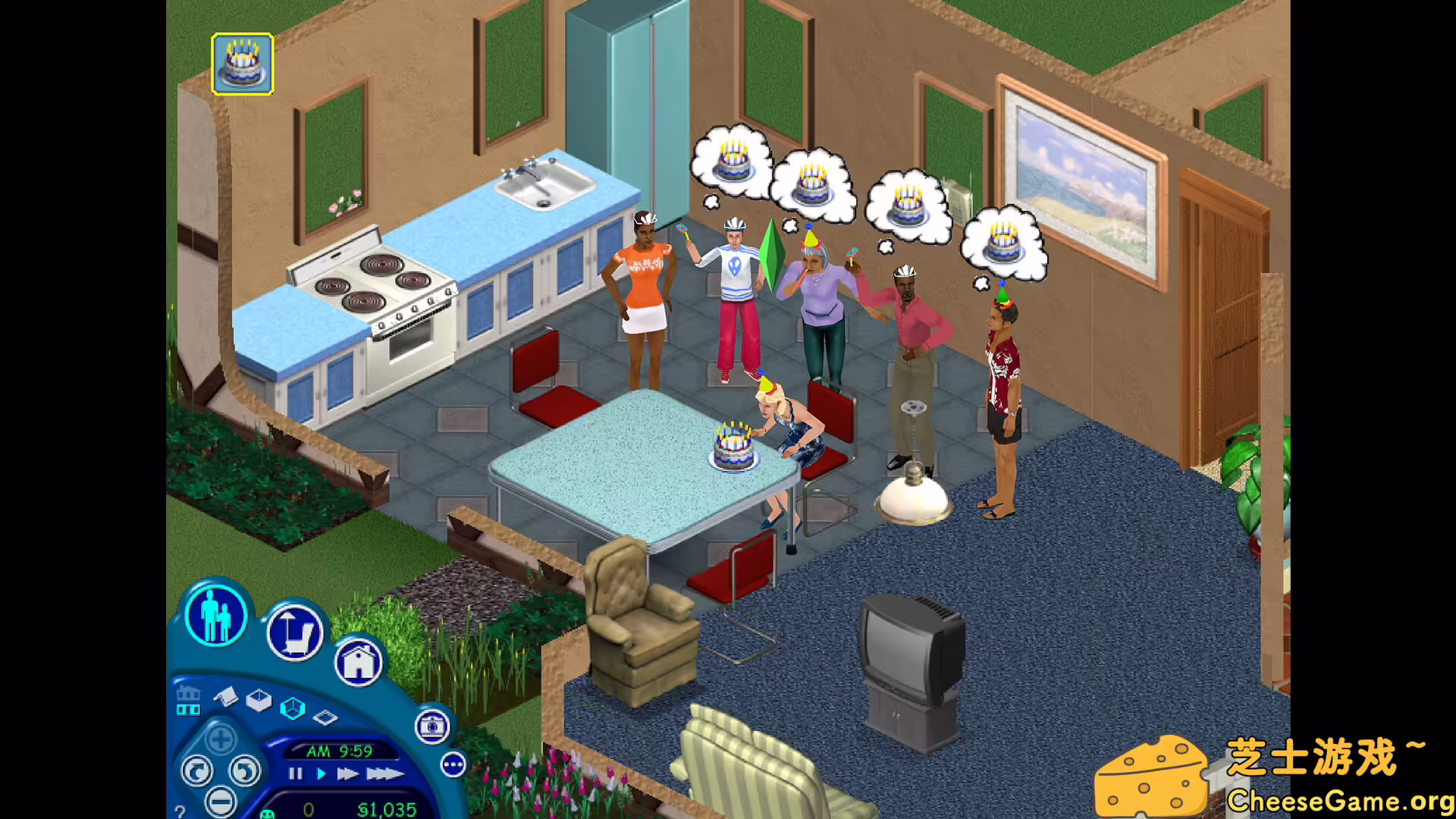Open the ellipsis options menu
Image resolution: width=1456 pixels, height=819 pixels.
452,765
